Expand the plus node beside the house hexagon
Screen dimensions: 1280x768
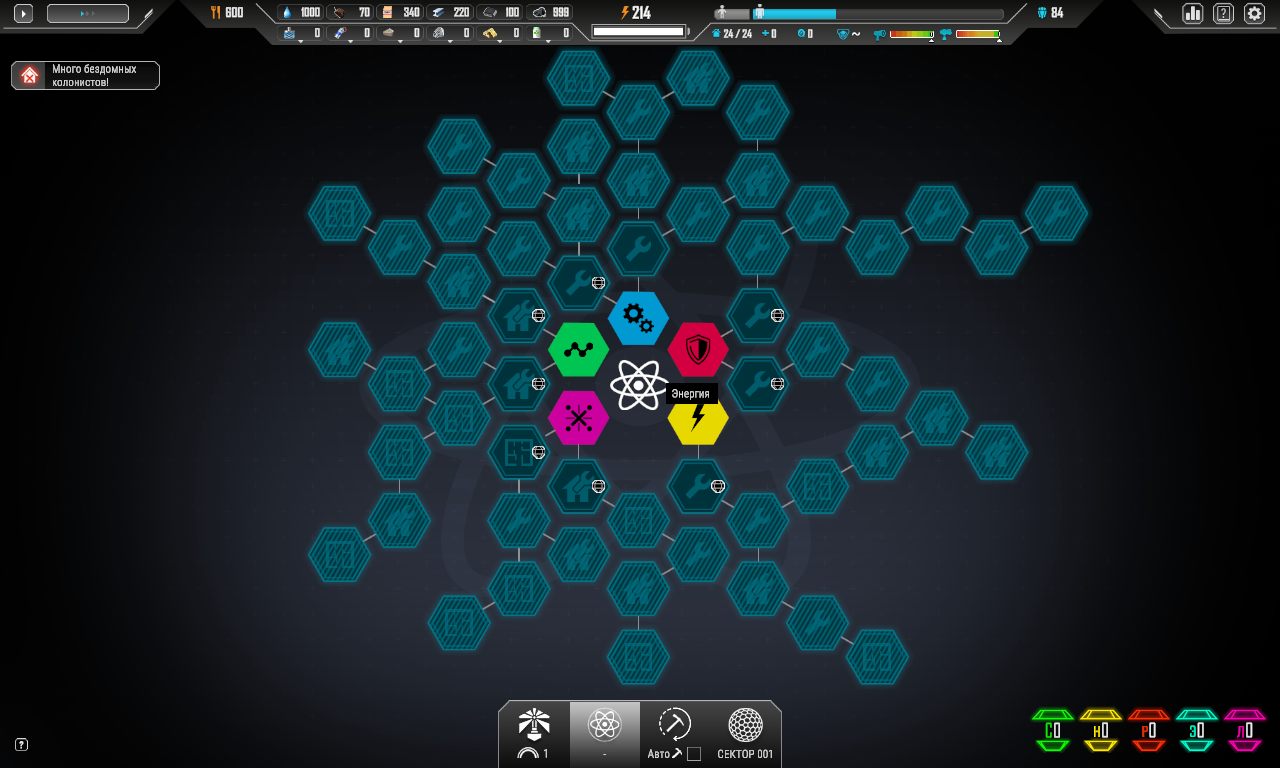point(538,314)
